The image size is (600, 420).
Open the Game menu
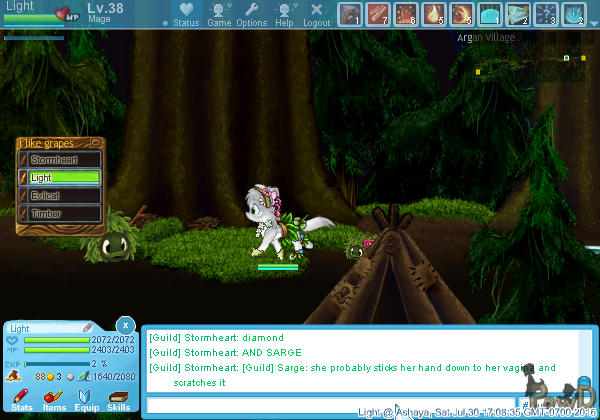(x=219, y=14)
